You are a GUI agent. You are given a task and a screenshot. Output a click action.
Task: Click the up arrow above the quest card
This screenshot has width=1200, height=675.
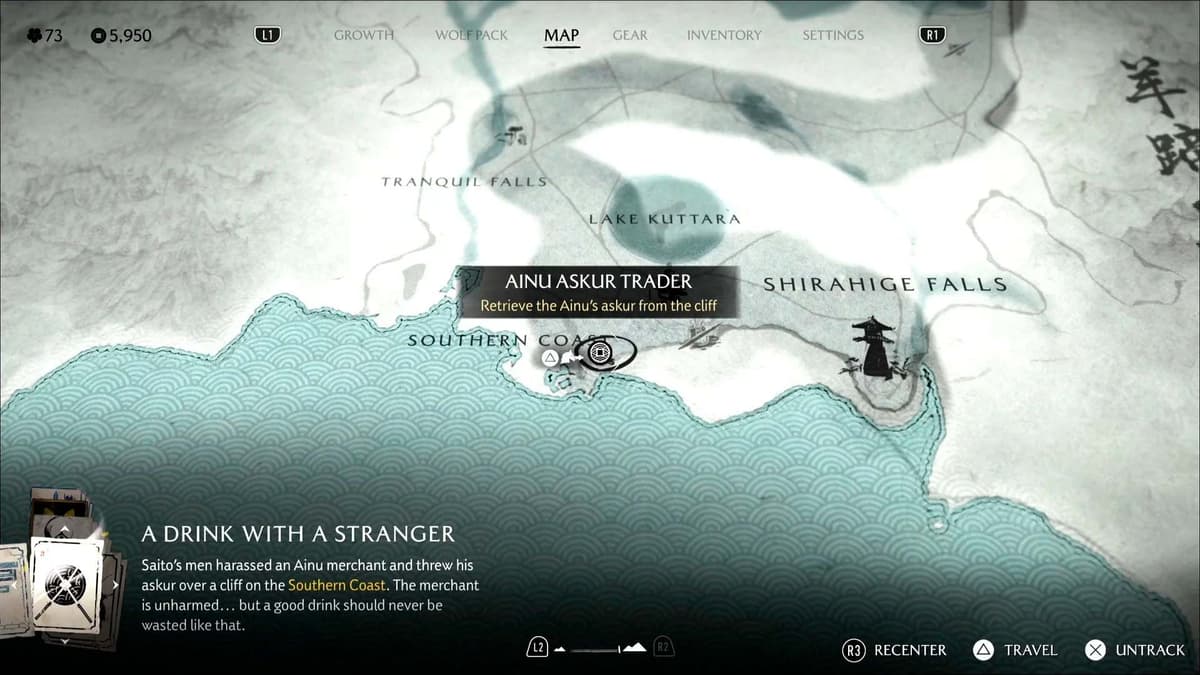[64, 531]
